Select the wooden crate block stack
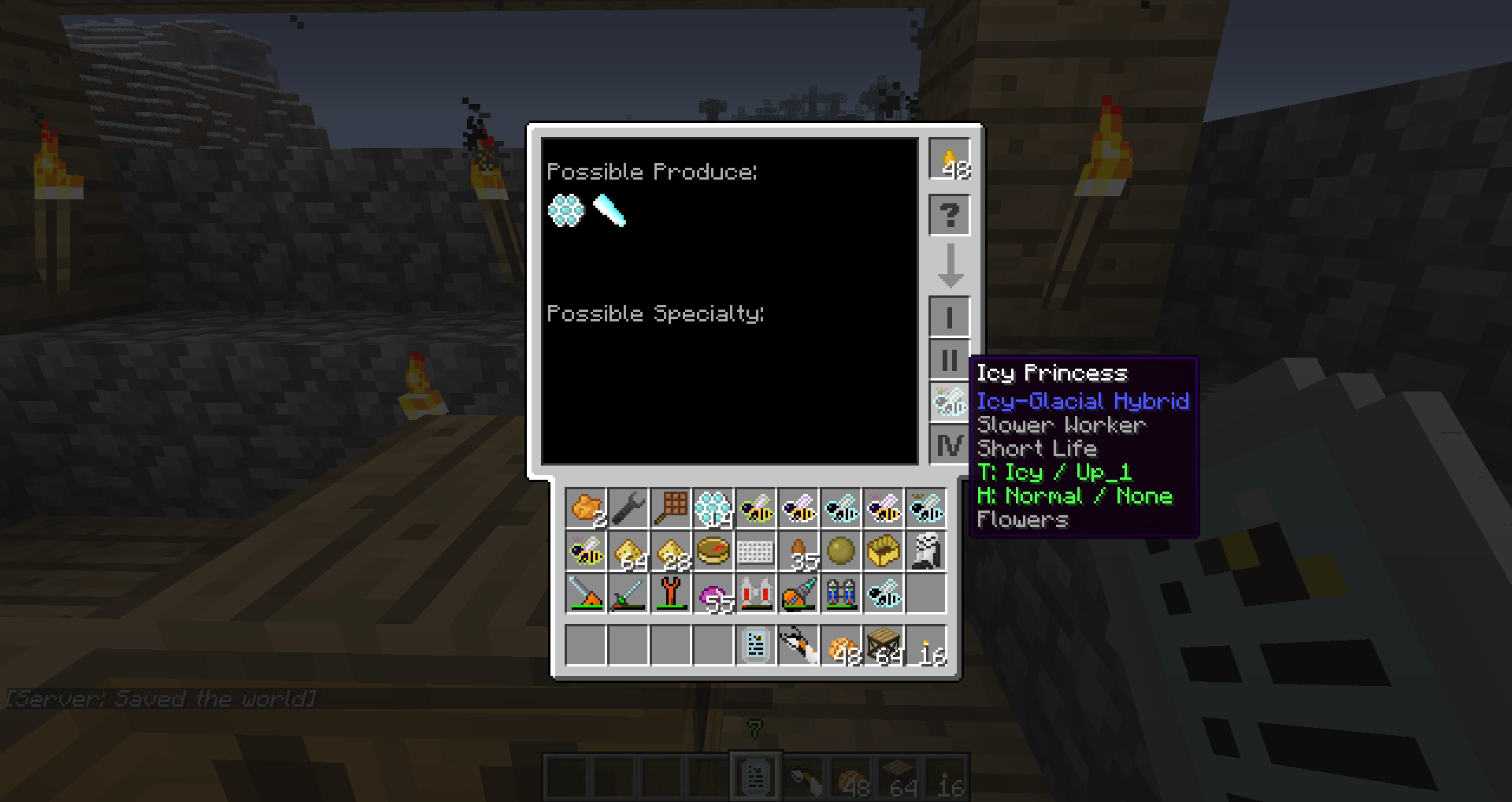This screenshot has width=1512, height=802. tap(884, 646)
